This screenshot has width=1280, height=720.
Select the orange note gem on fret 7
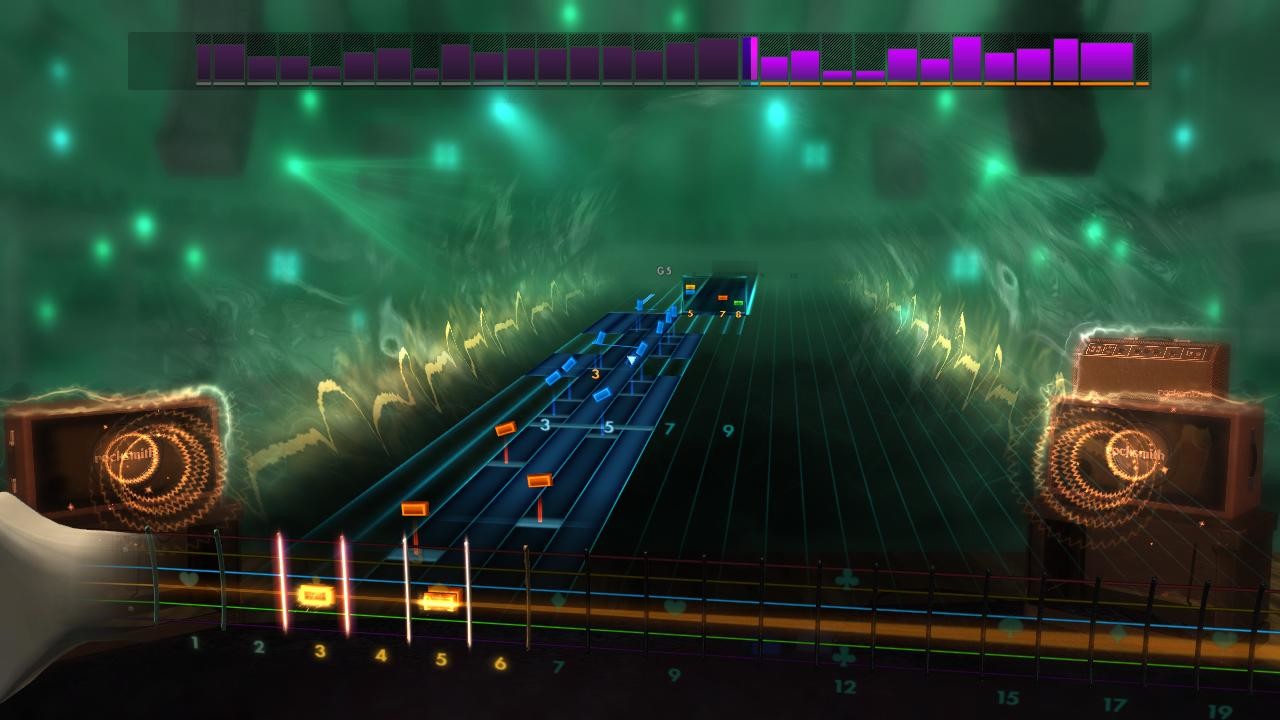click(x=722, y=298)
